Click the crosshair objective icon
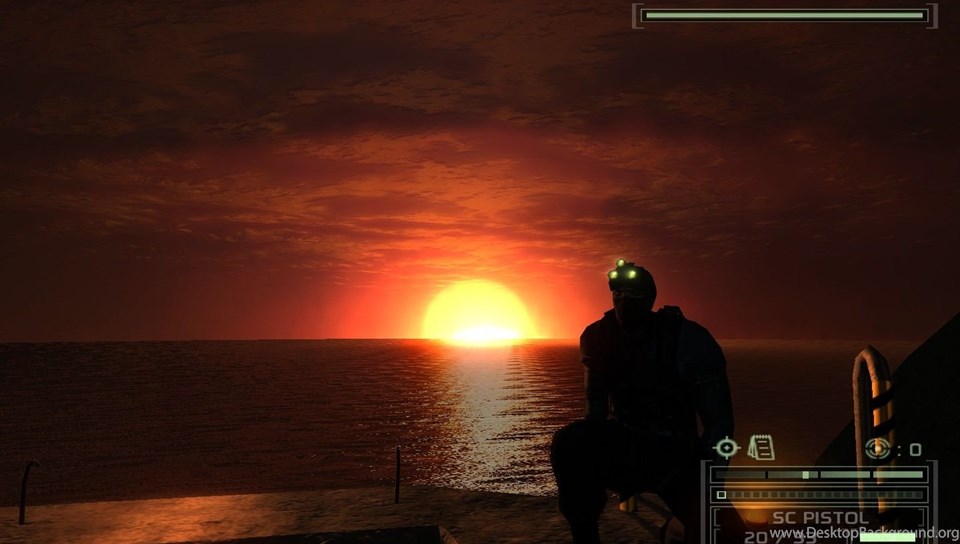Screen dimensions: 960x544 click(727, 448)
